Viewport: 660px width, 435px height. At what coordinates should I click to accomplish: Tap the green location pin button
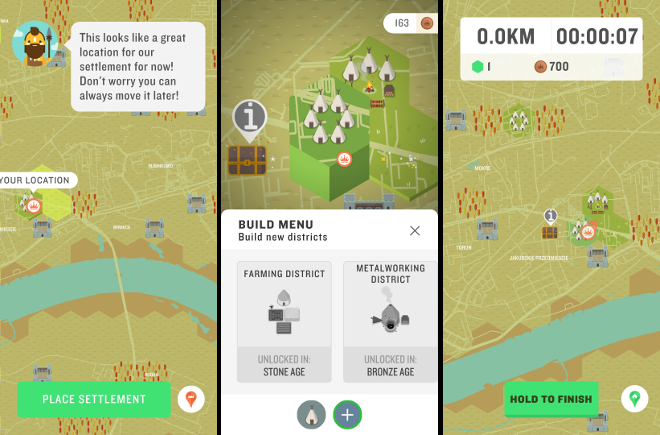(x=633, y=400)
